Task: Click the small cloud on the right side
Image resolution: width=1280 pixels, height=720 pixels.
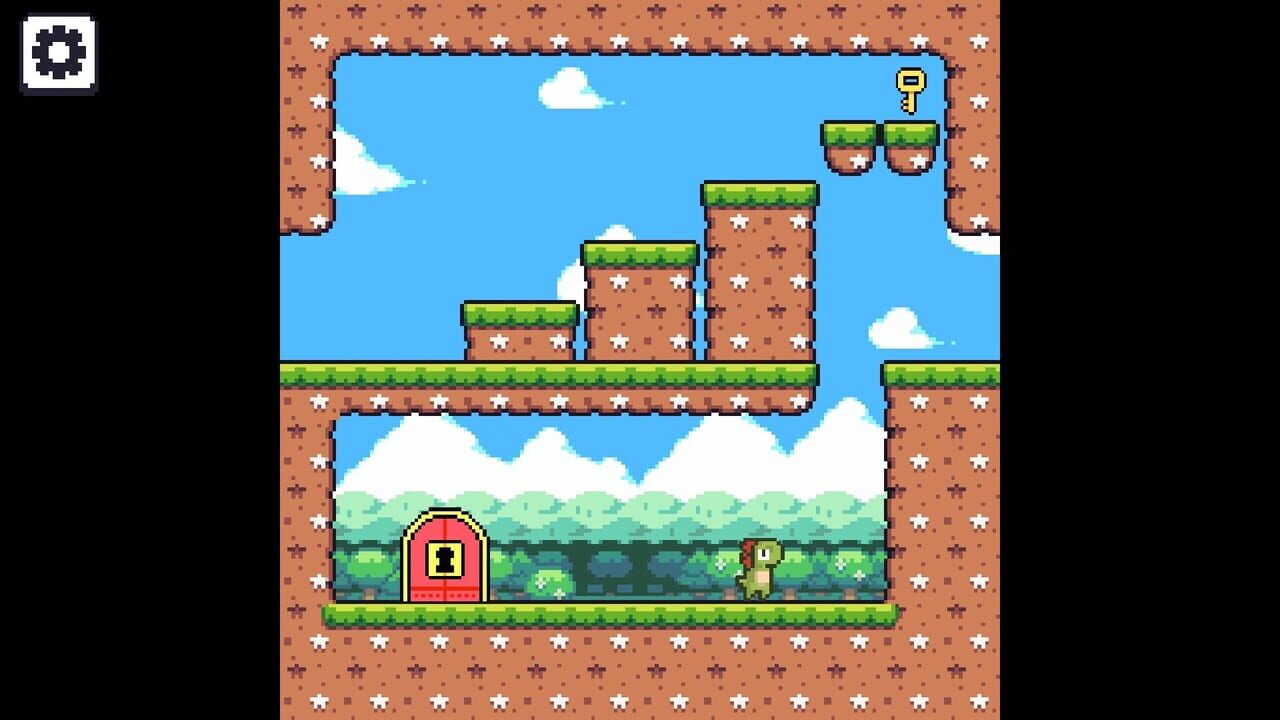Action: pos(898,330)
